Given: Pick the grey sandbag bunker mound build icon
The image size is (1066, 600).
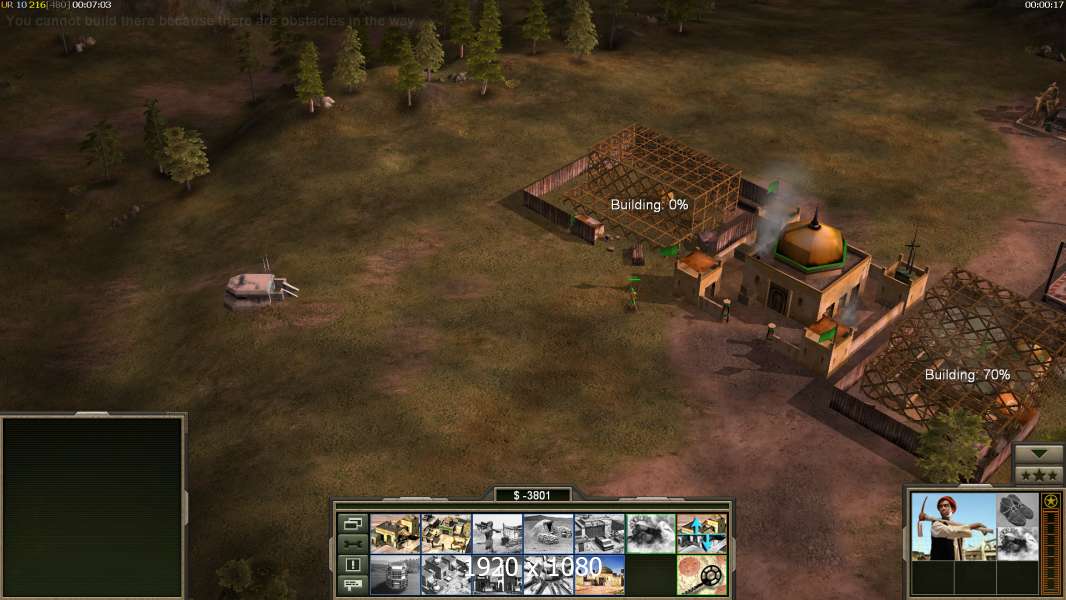Looking at the screenshot, I should [548, 534].
